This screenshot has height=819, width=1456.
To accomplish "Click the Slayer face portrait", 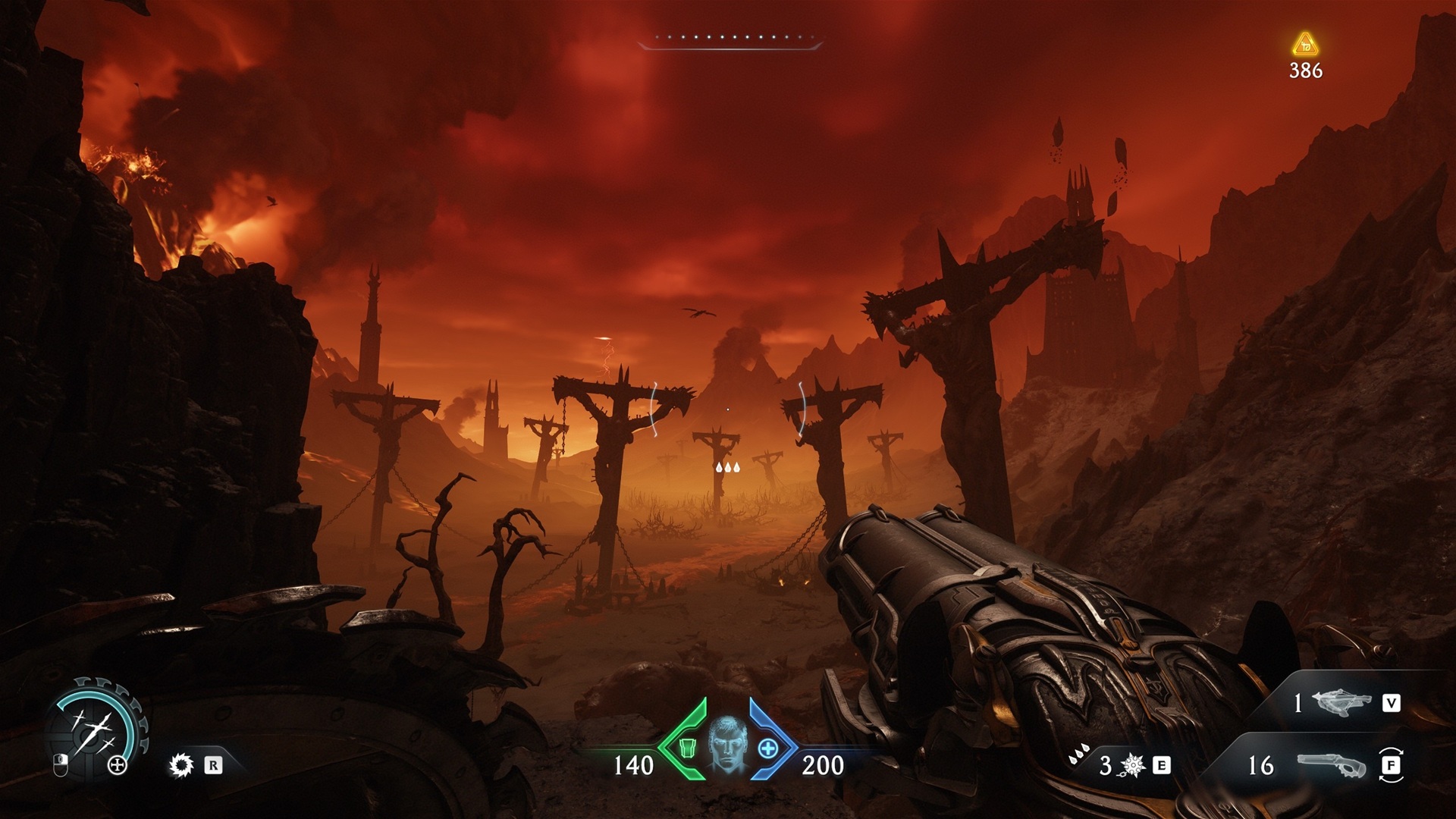I will click(x=727, y=743).
